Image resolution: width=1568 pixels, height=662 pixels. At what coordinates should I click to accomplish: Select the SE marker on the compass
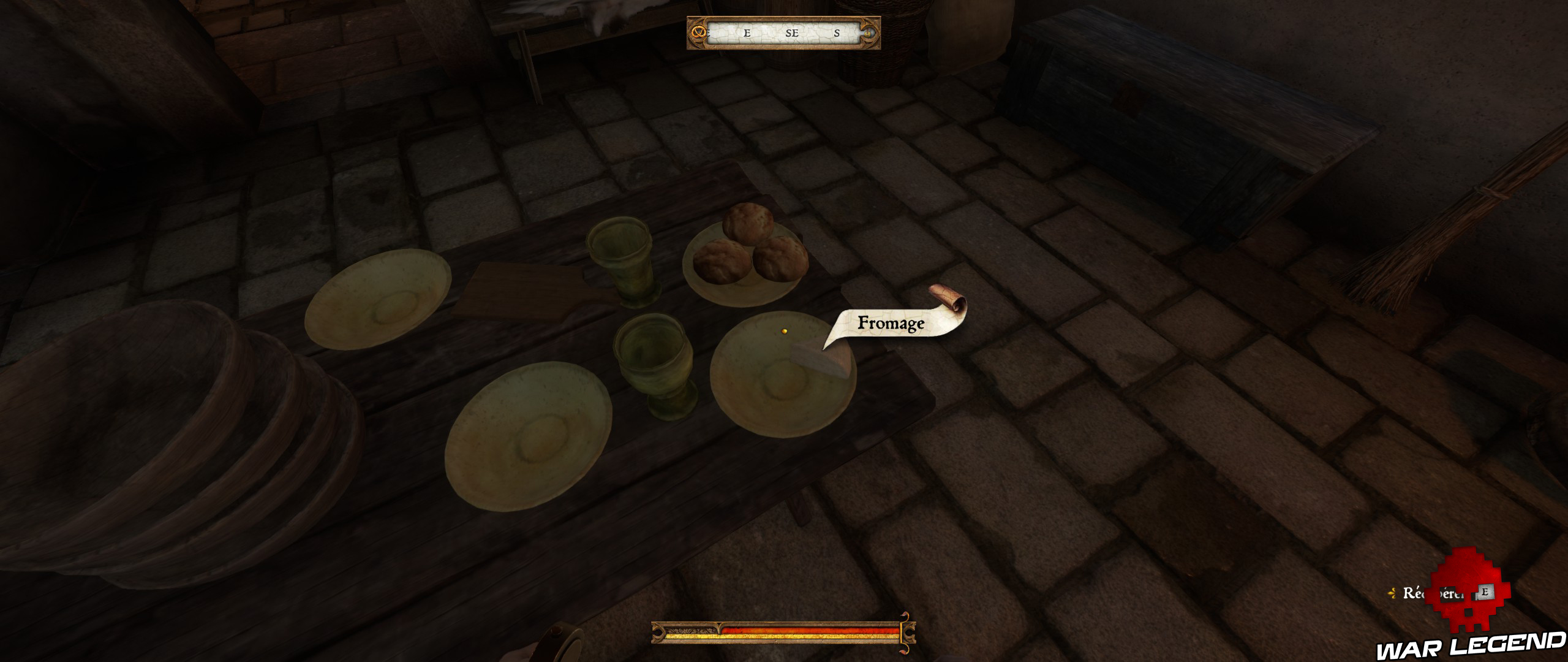(x=793, y=35)
